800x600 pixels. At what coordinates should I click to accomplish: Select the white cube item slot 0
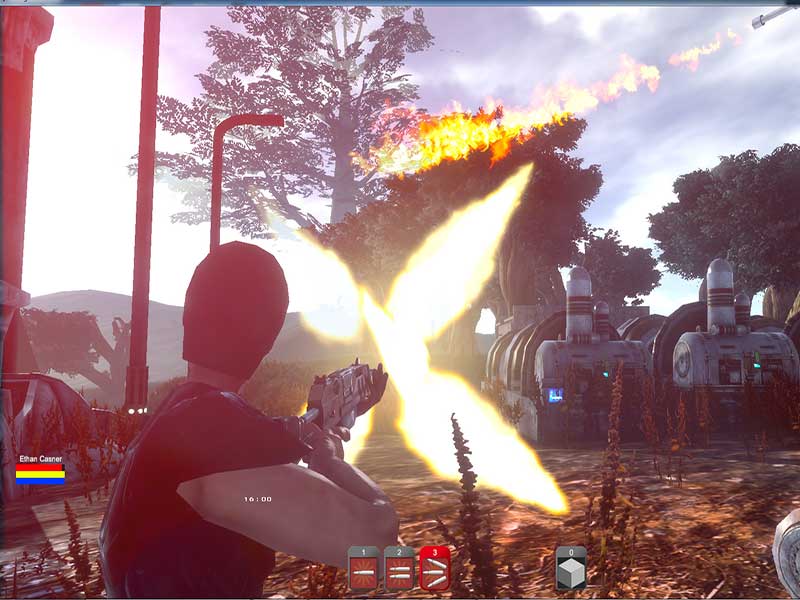pos(571,569)
